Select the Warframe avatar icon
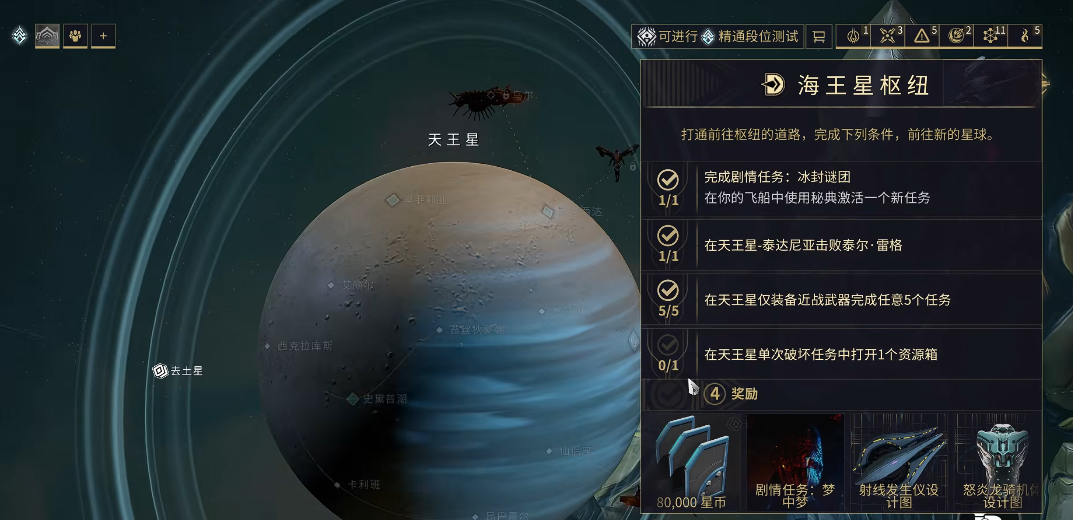Image resolution: width=1073 pixels, height=520 pixels. (47, 37)
